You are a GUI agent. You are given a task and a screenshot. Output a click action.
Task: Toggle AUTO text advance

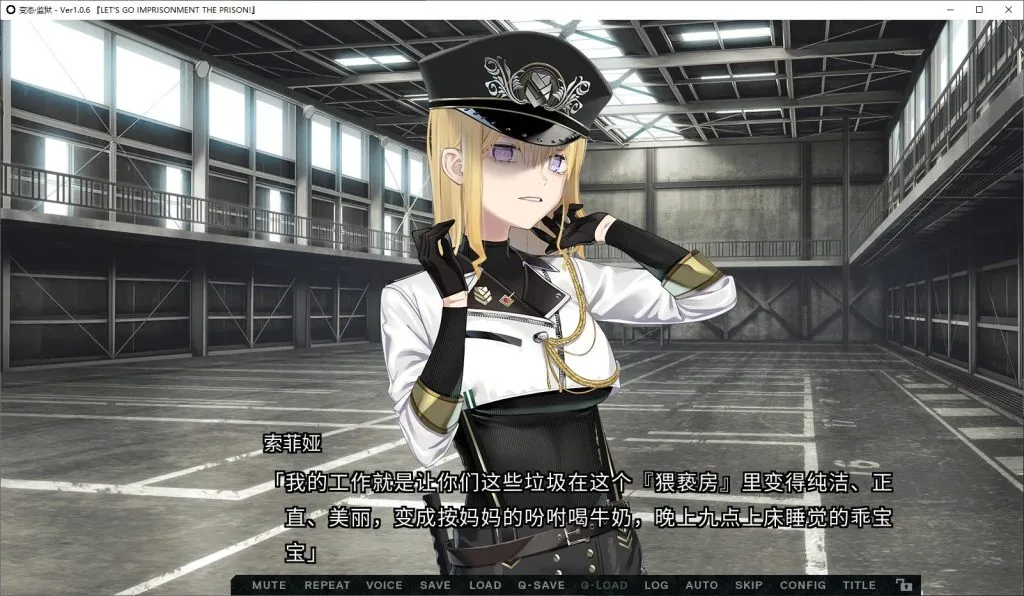click(x=702, y=585)
